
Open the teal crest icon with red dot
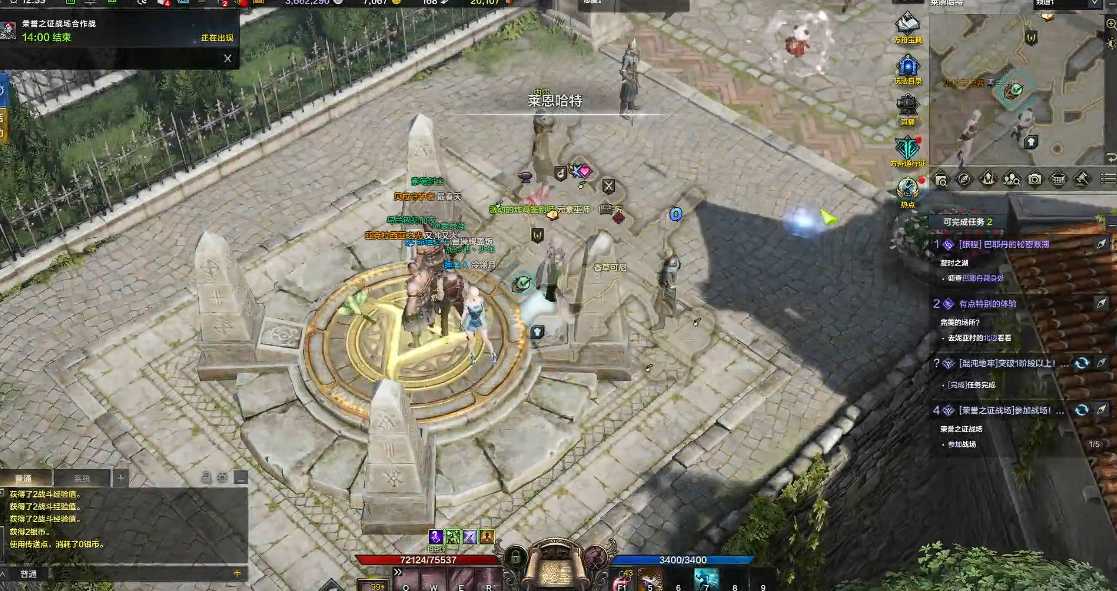(x=906, y=147)
